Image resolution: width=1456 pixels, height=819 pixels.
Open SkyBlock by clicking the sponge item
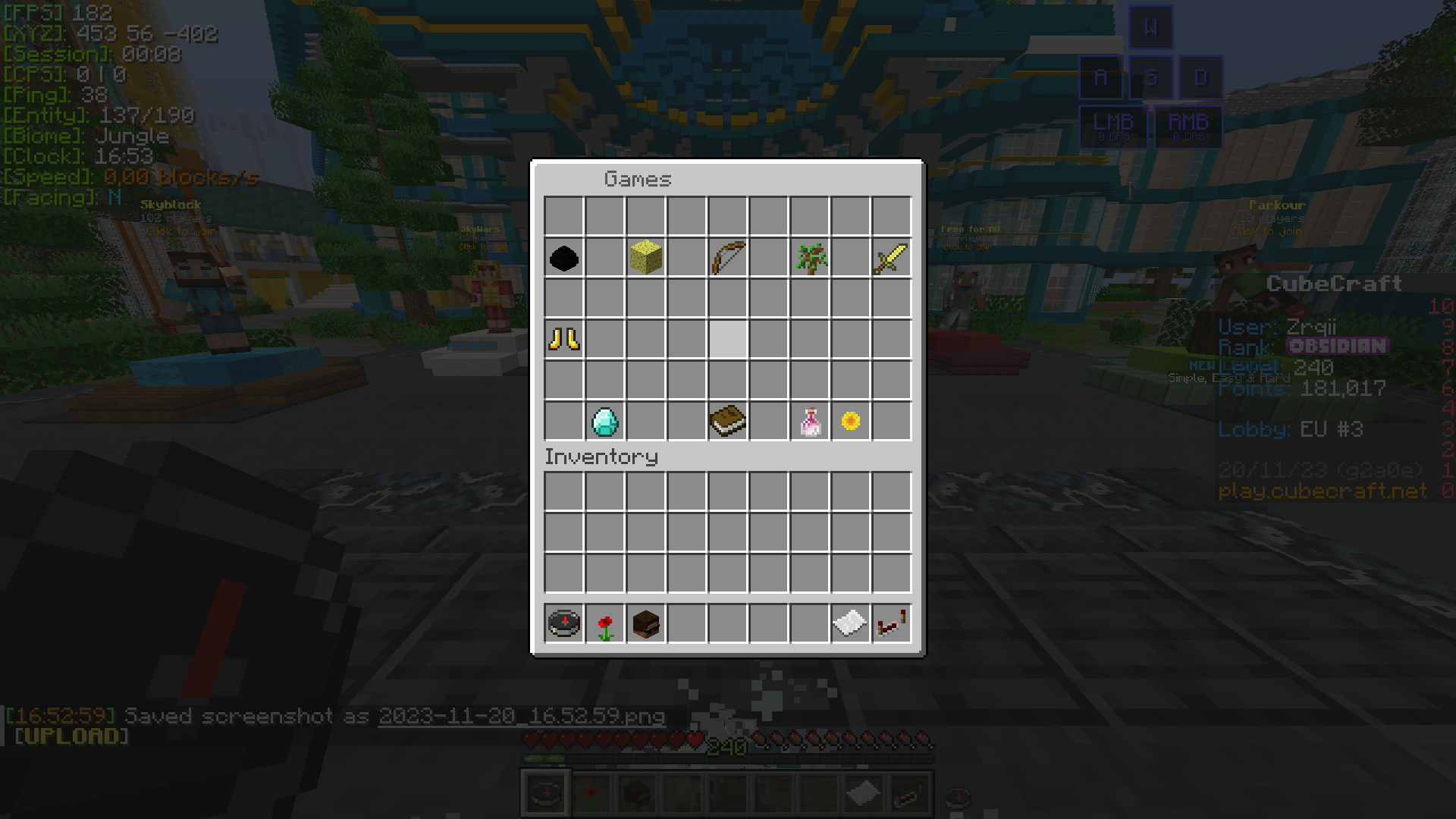[645, 258]
